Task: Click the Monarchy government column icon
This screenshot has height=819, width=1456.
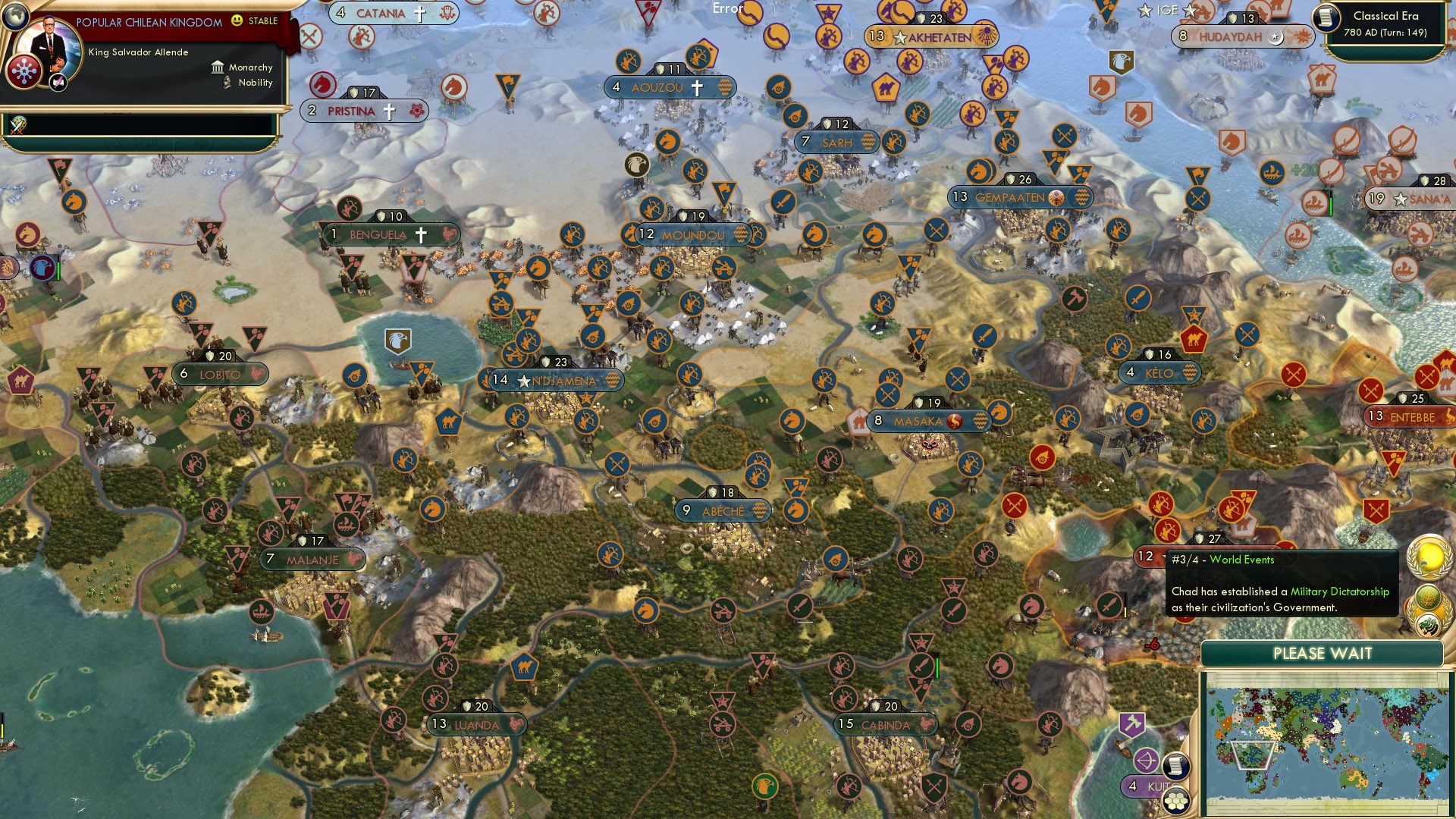Action: tap(218, 68)
